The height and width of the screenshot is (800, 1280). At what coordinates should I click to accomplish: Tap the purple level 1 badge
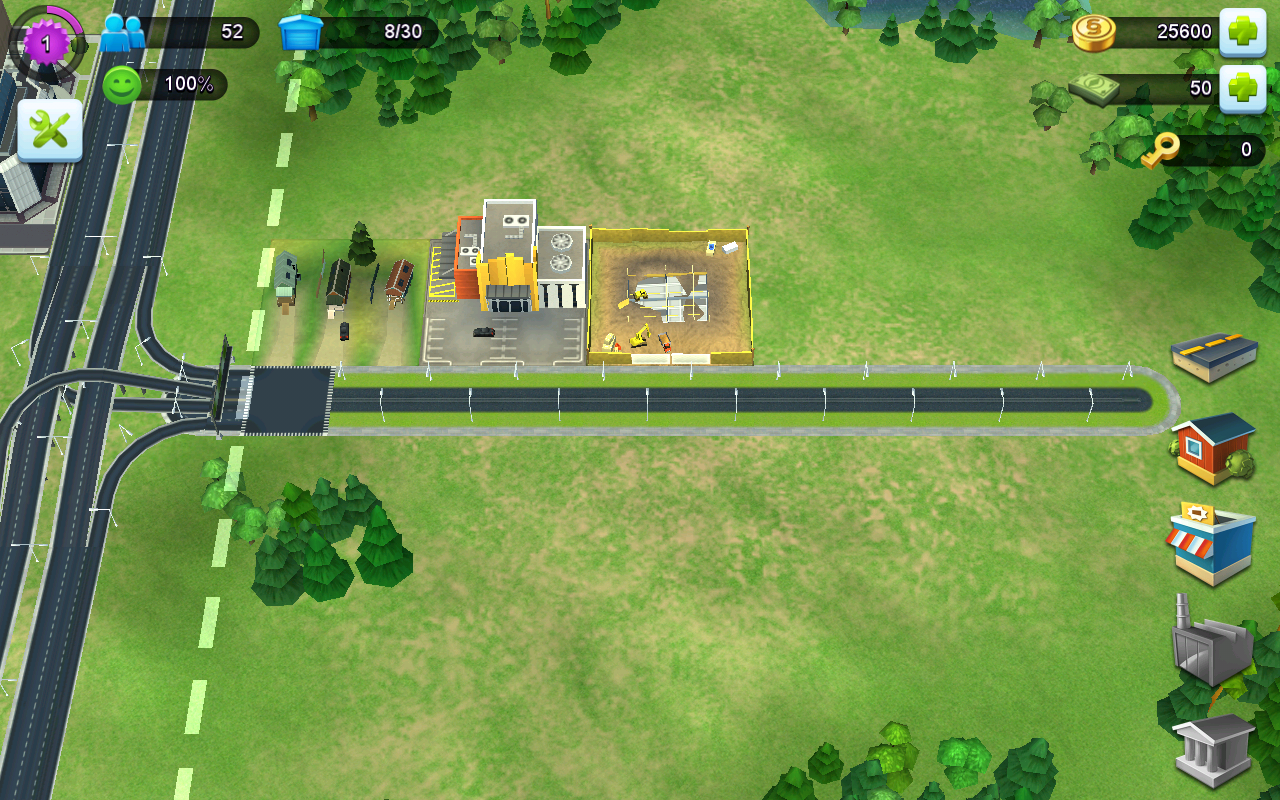[x=46, y=43]
